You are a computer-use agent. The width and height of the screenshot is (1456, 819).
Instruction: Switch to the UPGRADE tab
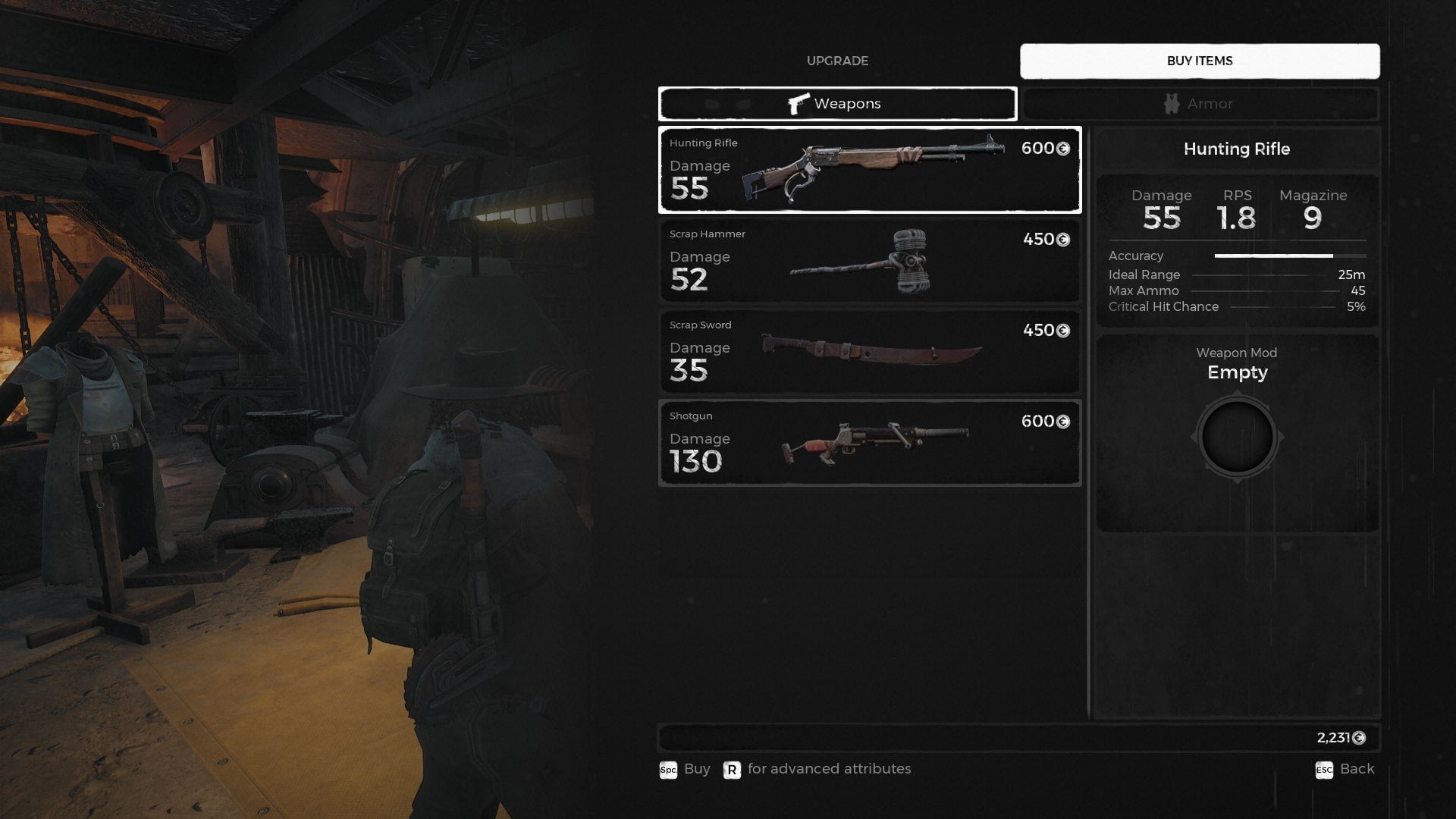click(839, 61)
